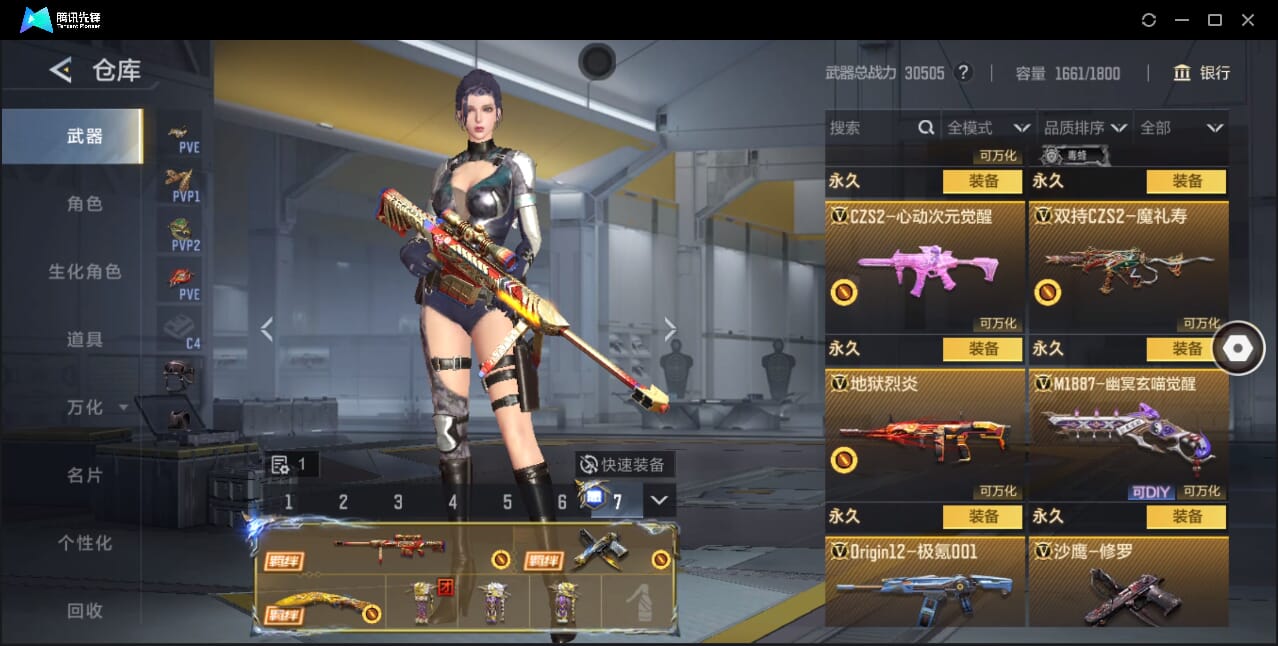This screenshot has width=1278, height=646.
Task: Equip the CZS2-心动次元觉醒 weapon
Action: pos(982,181)
